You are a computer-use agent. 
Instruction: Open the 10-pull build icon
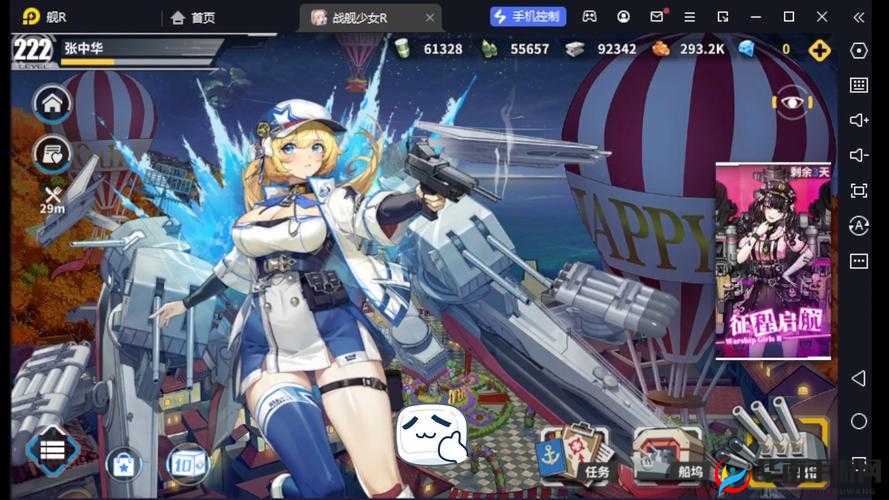coord(185,464)
